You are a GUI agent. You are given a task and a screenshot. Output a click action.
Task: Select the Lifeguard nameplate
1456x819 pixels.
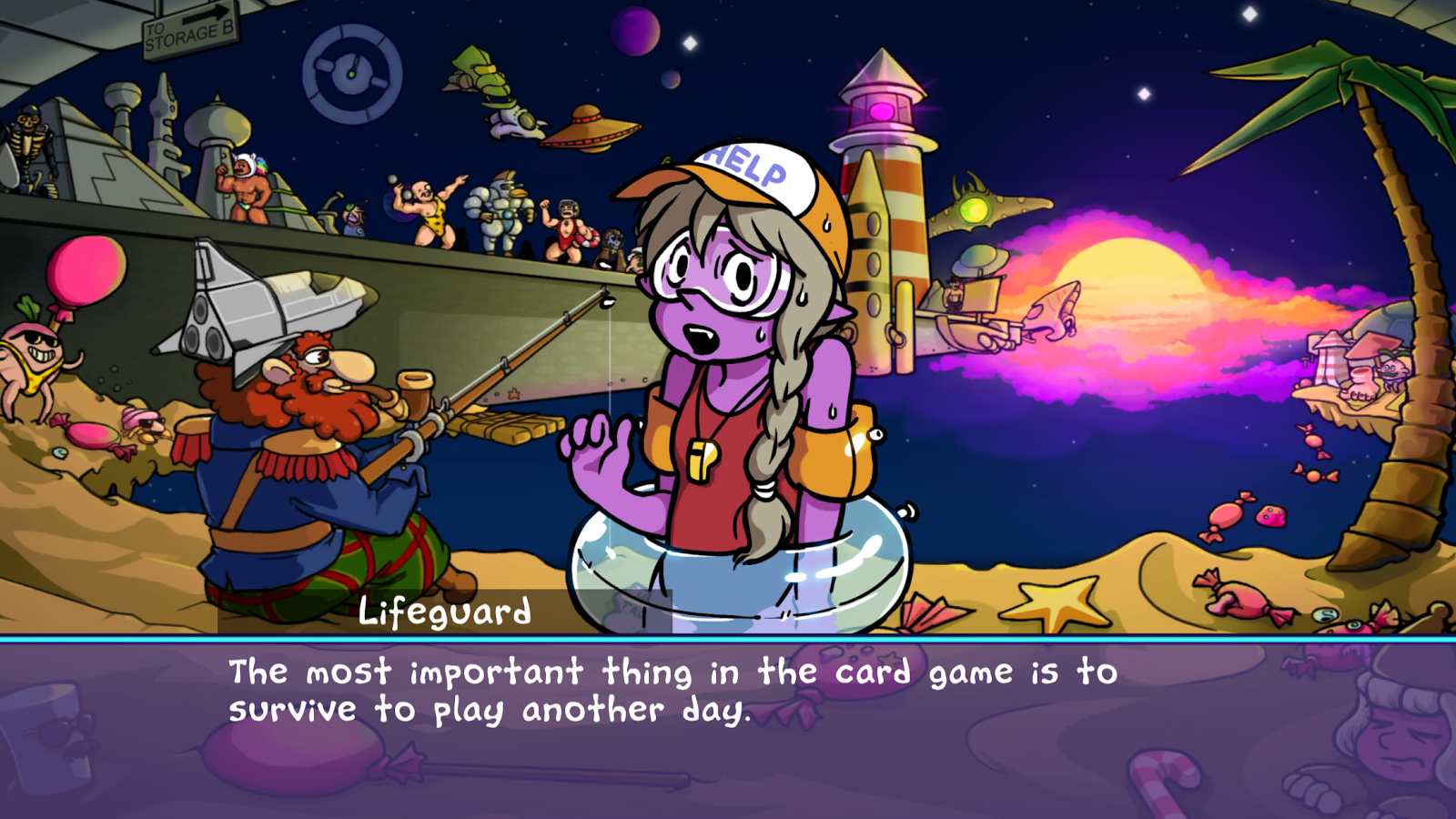(444, 612)
